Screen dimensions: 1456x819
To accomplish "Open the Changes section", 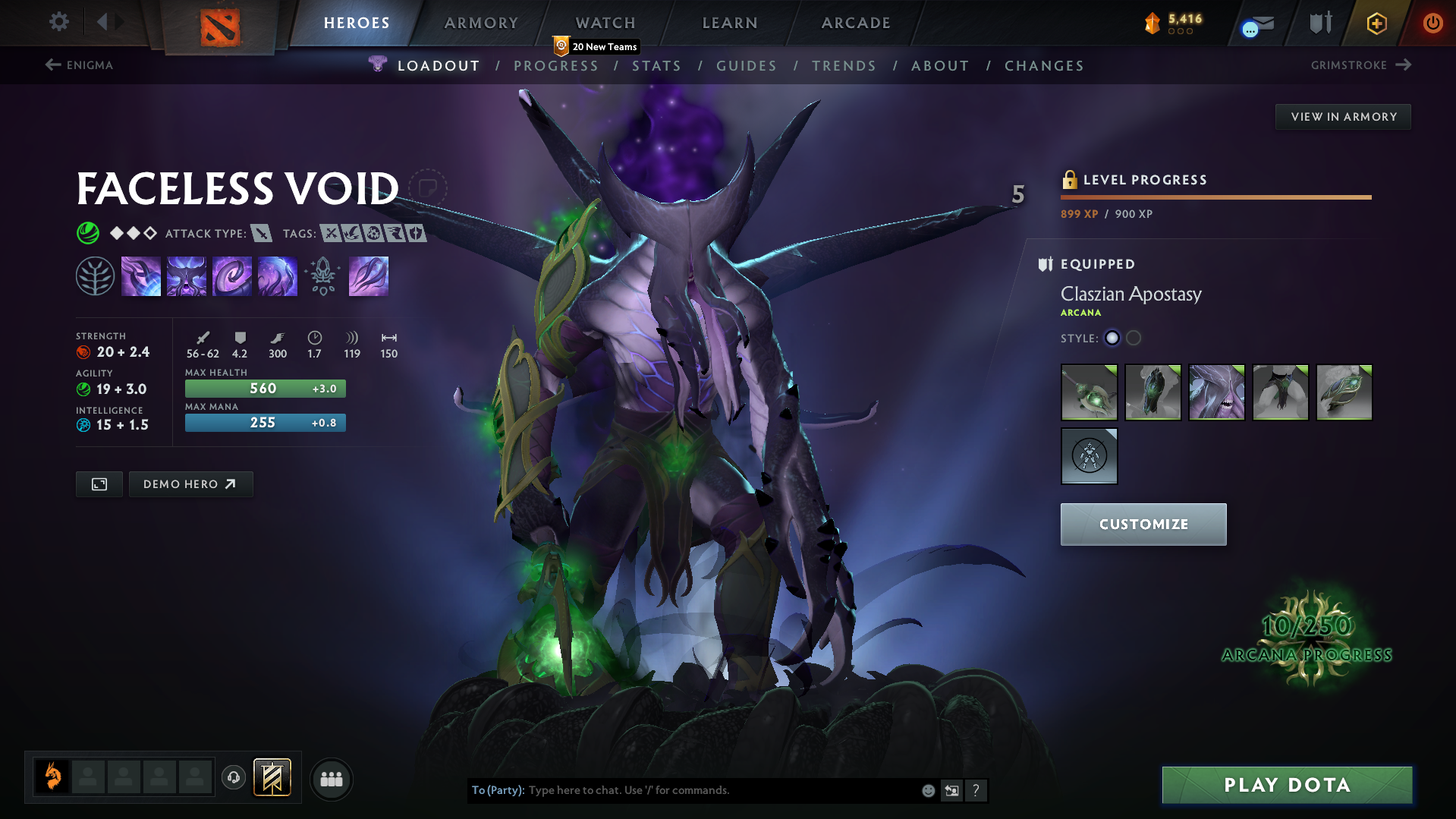I will [x=1044, y=66].
